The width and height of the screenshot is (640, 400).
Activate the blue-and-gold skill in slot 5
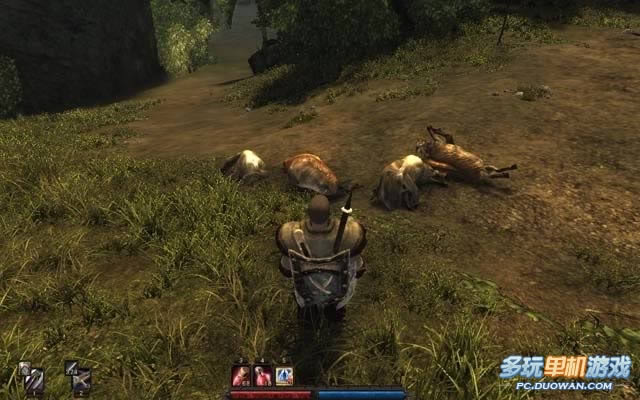[284, 376]
